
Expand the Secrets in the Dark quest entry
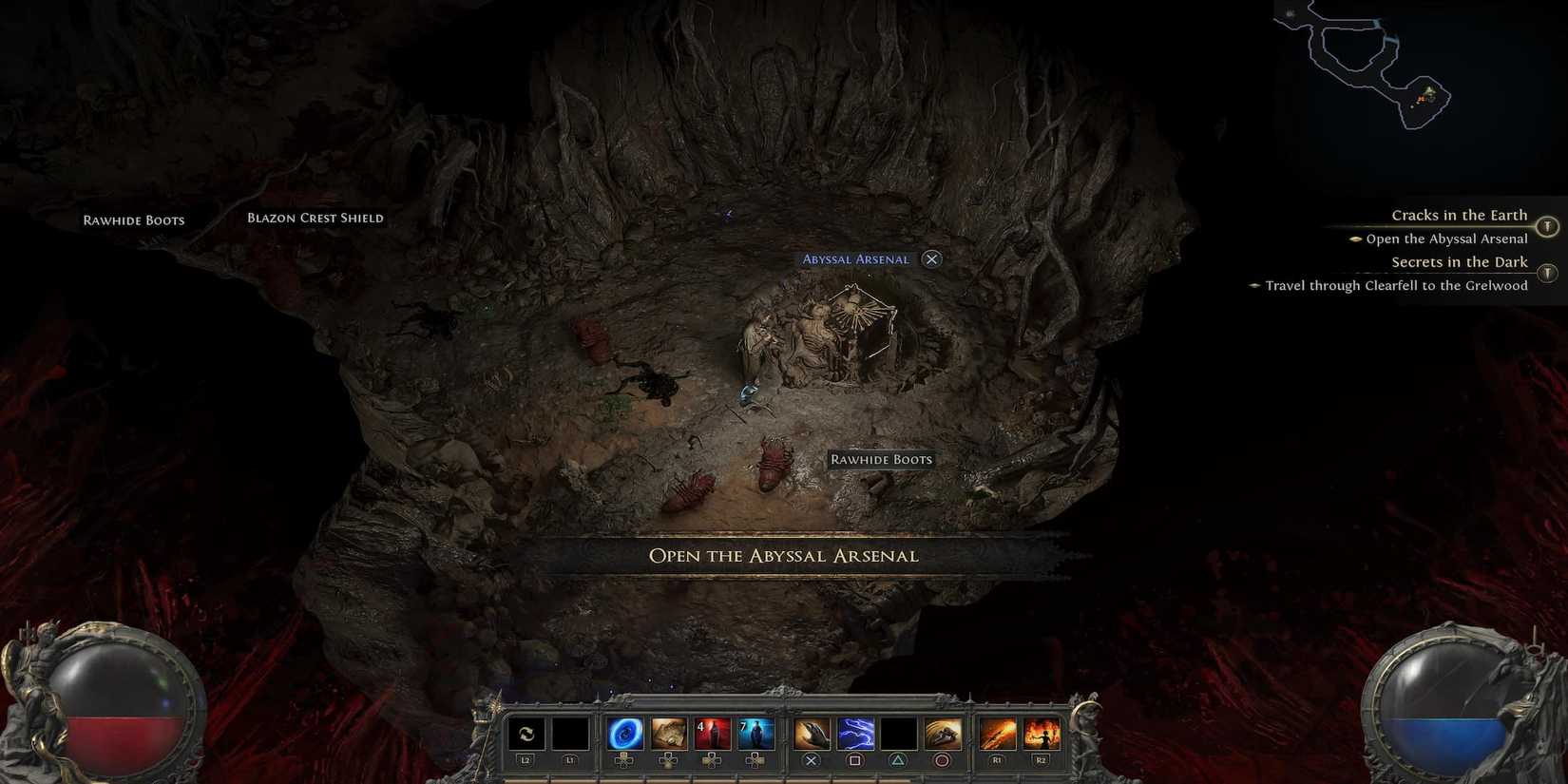pos(1459,262)
